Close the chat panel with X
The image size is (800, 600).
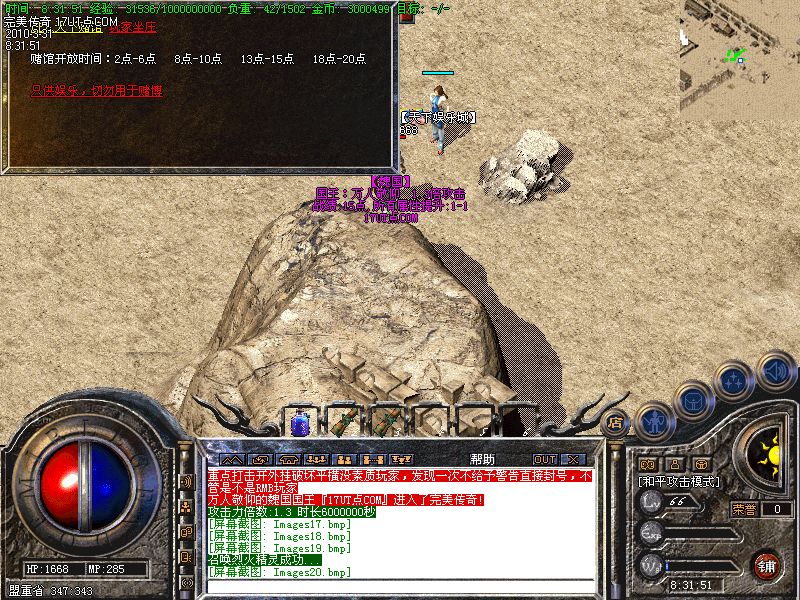point(573,460)
